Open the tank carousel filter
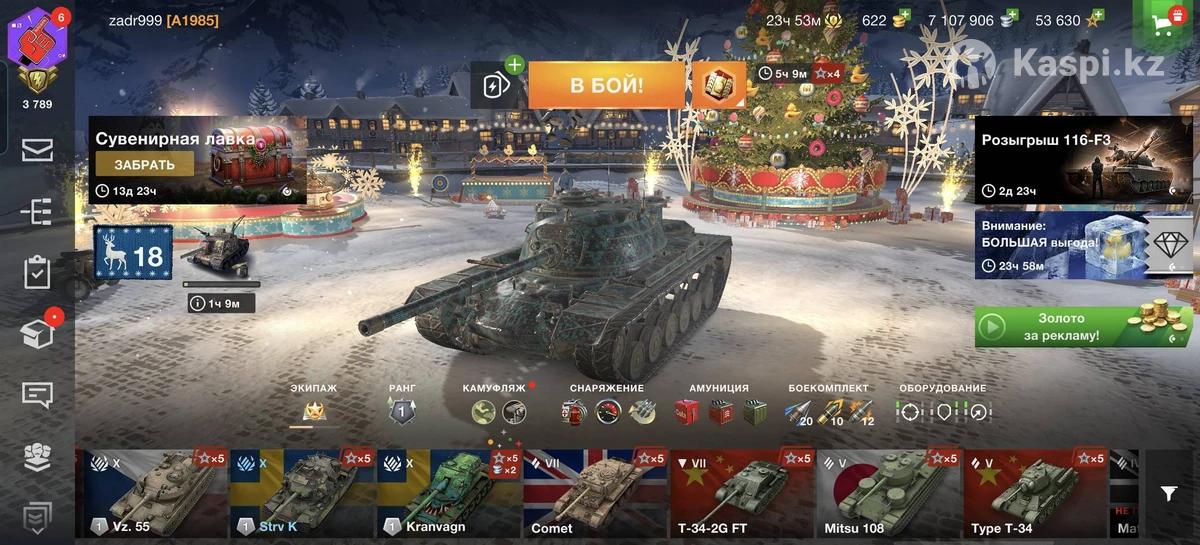Screen dimensions: 1200x545 tap(1169, 493)
